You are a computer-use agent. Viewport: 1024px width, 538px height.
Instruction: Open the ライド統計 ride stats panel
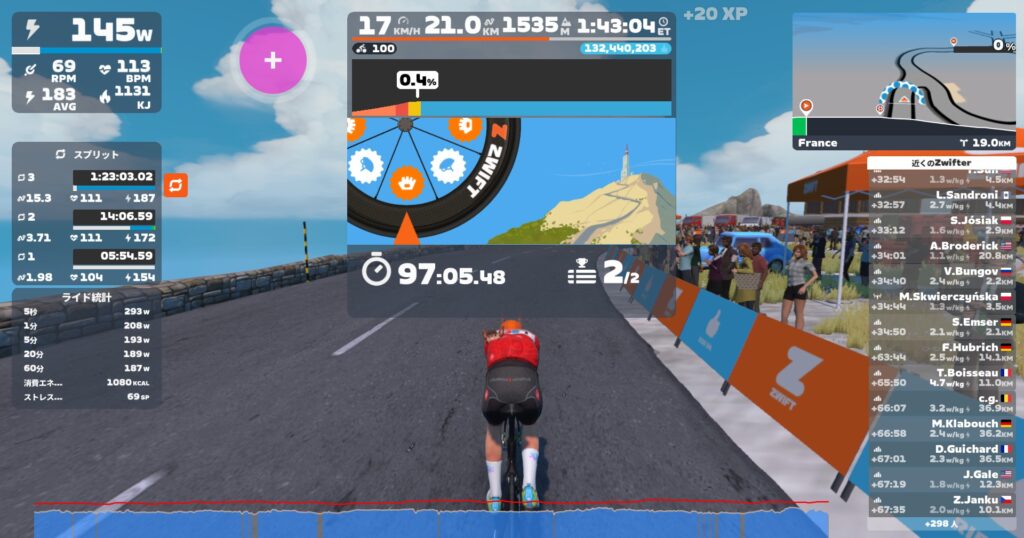86,297
